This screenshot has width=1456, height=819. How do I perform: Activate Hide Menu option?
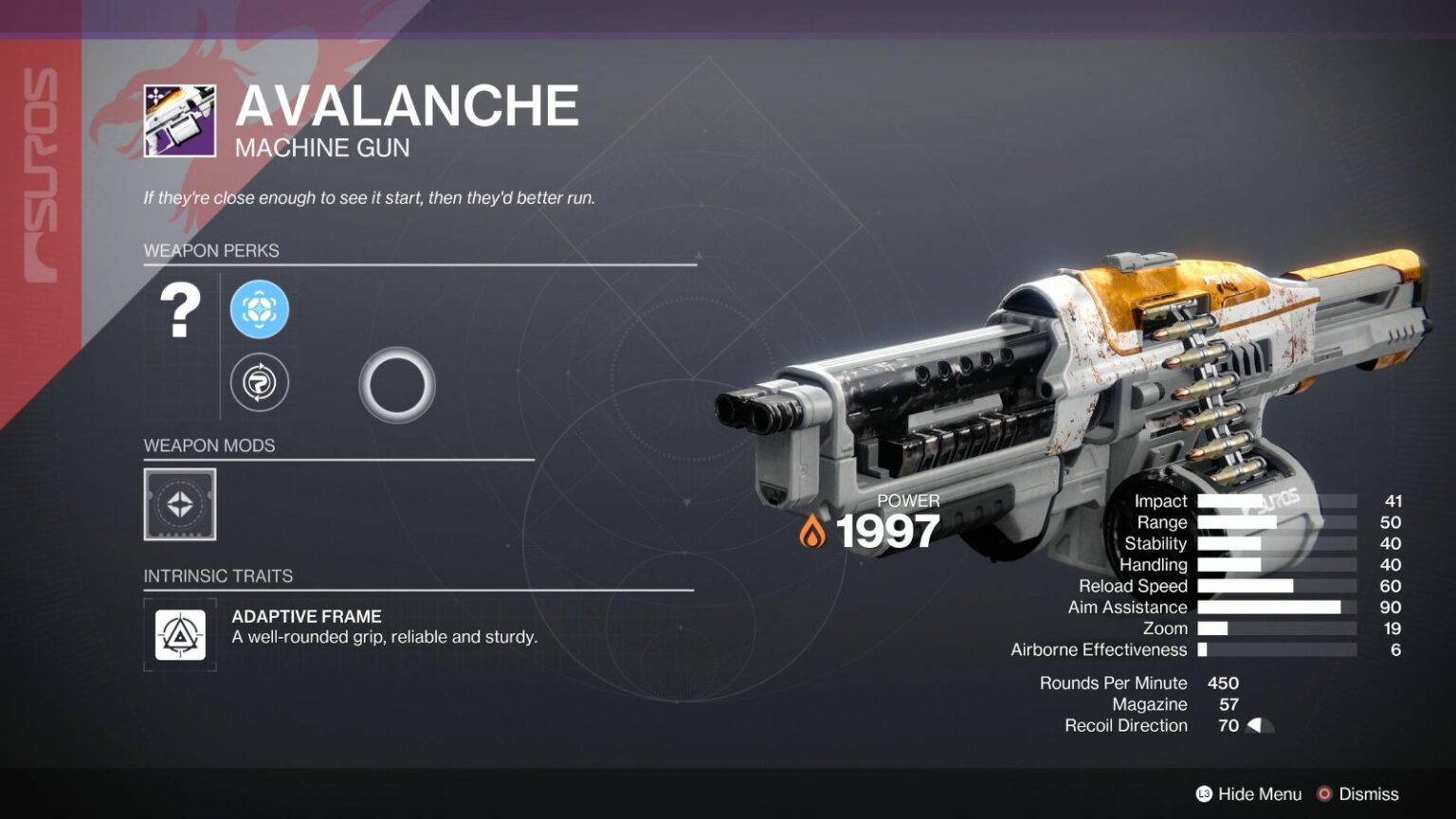(1248, 793)
